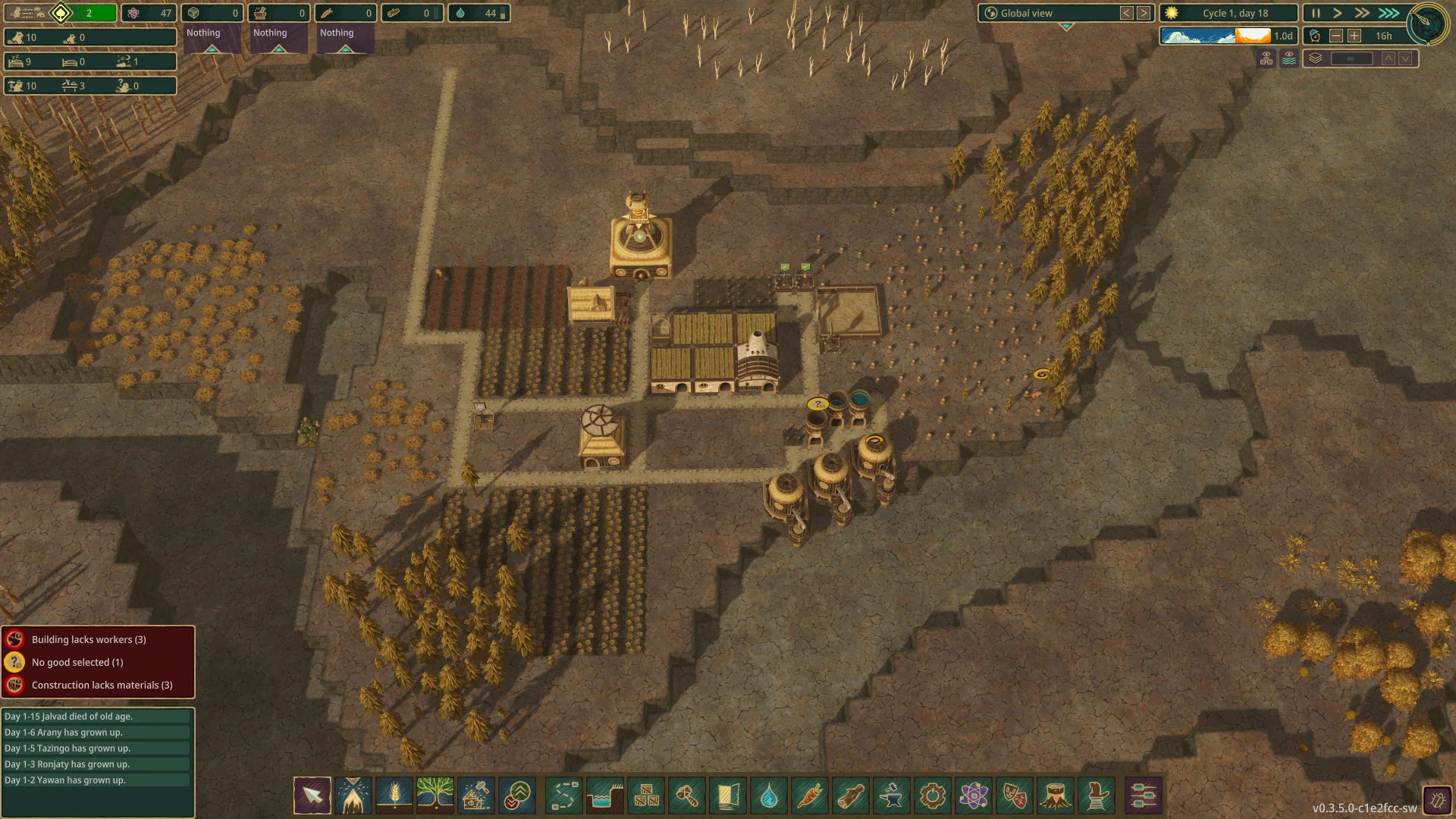Switch to the previous district view
This screenshot has width=1456, height=819.
coord(1127,13)
